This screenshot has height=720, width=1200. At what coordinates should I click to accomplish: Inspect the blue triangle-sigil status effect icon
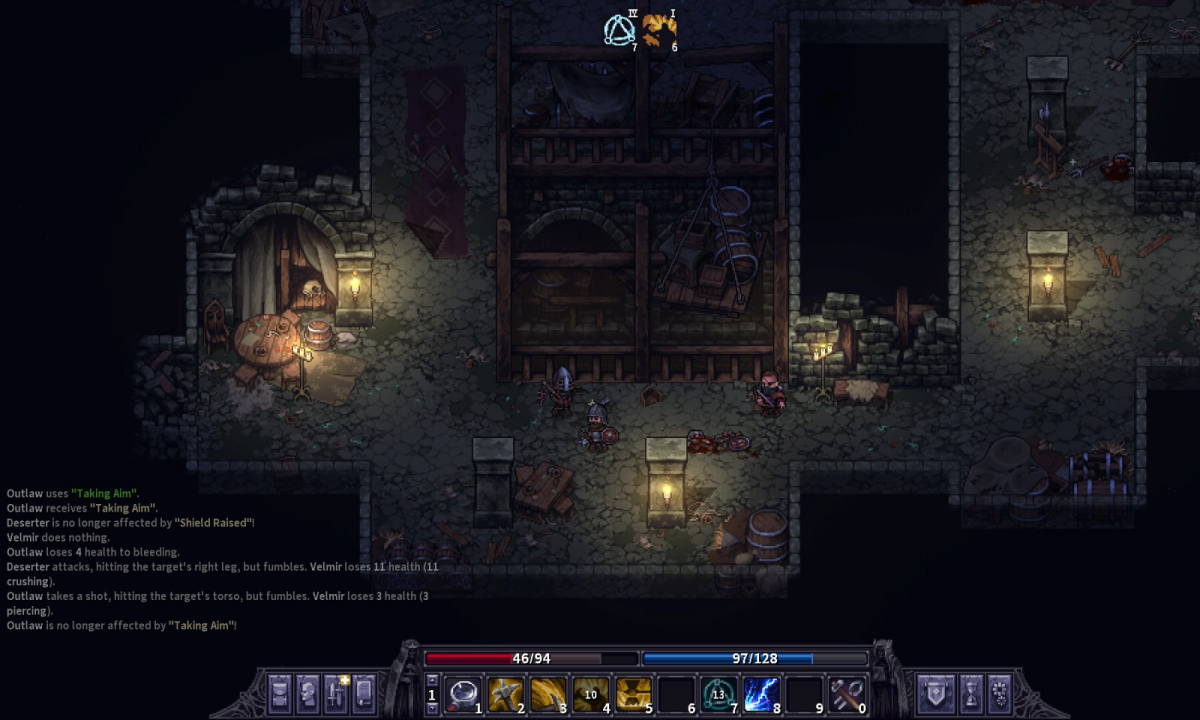click(x=620, y=30)
